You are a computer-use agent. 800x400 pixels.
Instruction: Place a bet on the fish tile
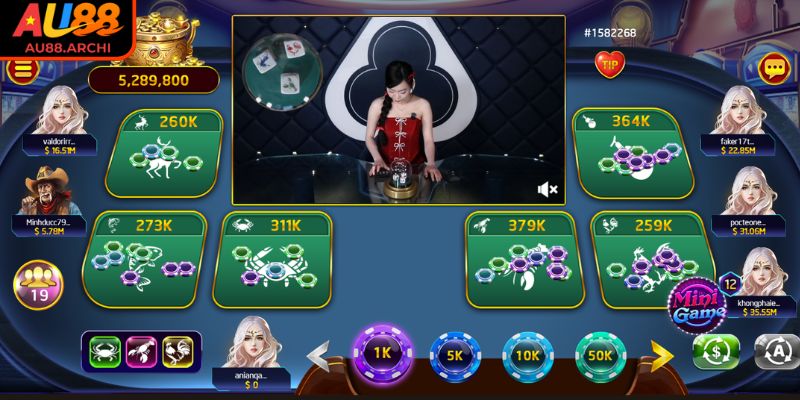(x=143, y=260)
